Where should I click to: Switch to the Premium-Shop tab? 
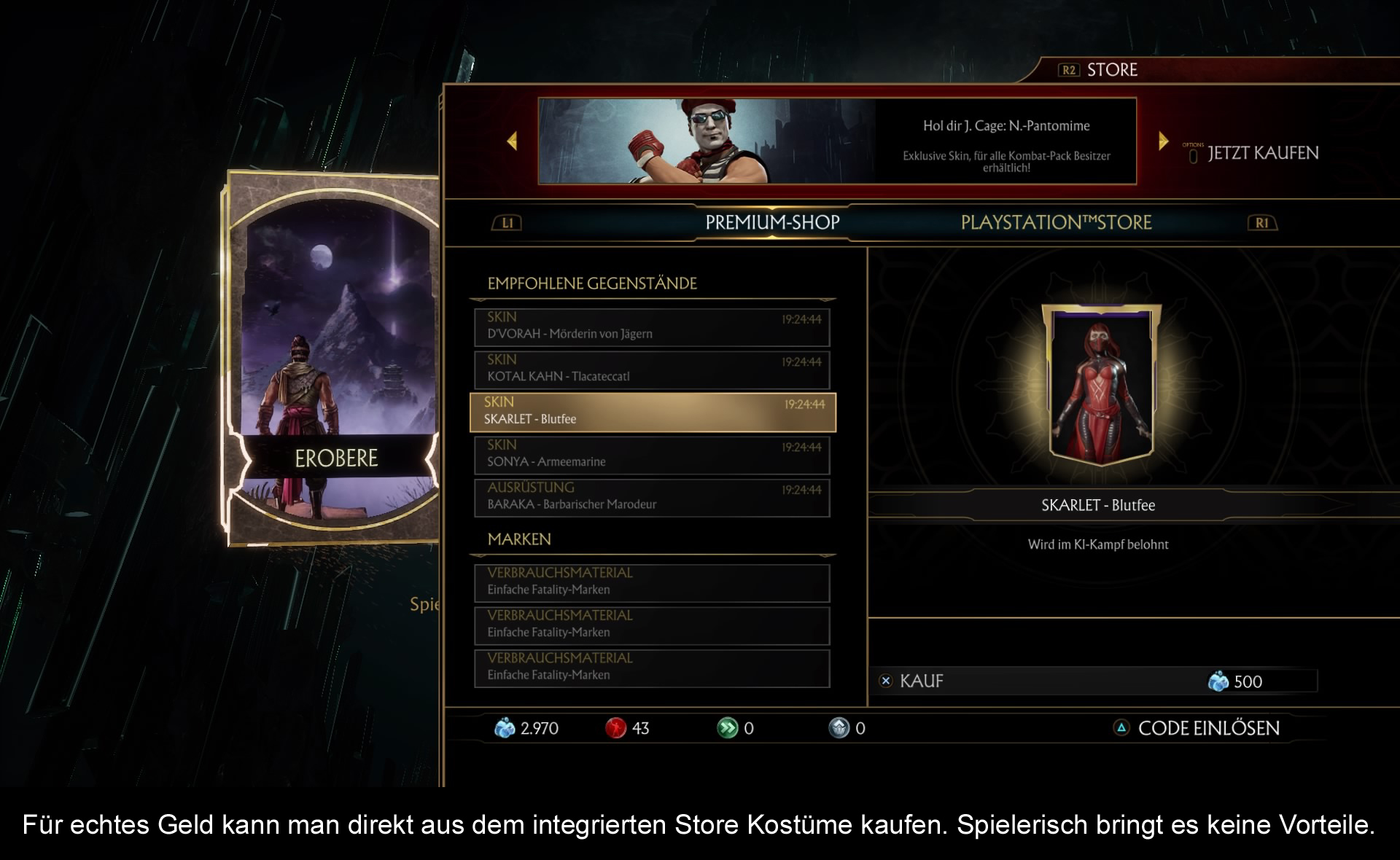772,222
